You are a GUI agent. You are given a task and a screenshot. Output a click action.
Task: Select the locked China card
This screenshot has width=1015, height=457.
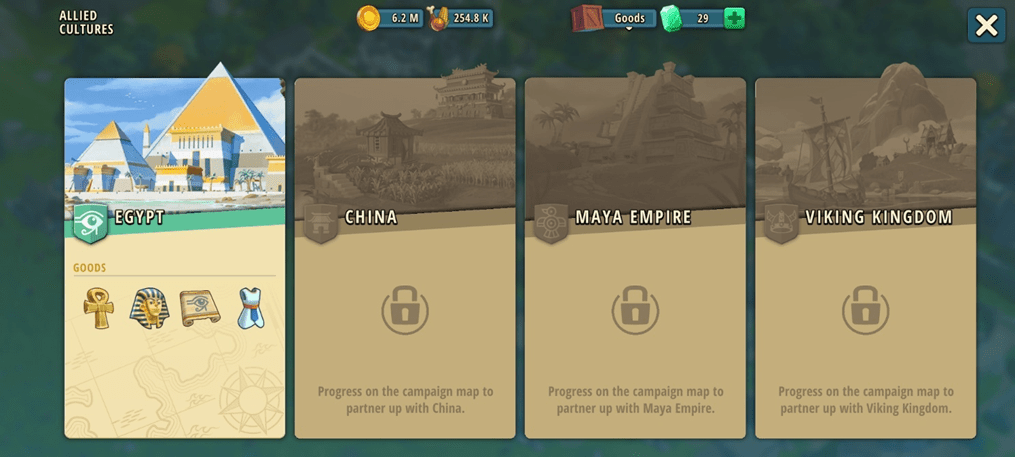405,258
